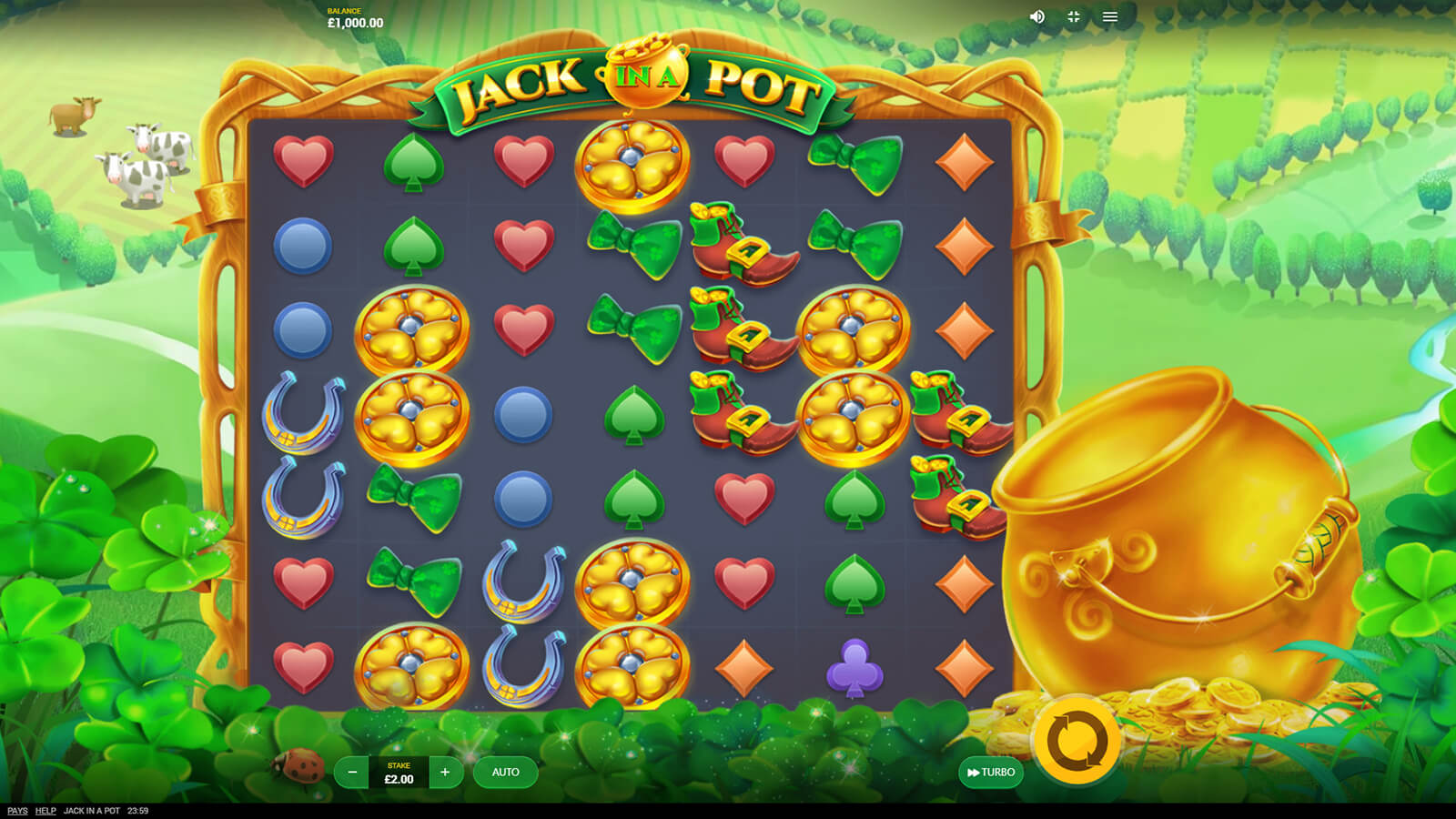Decrease the stake with the minus button
Image resolution: width=1456 pixels, height=819 pixels.
(352, 773)
